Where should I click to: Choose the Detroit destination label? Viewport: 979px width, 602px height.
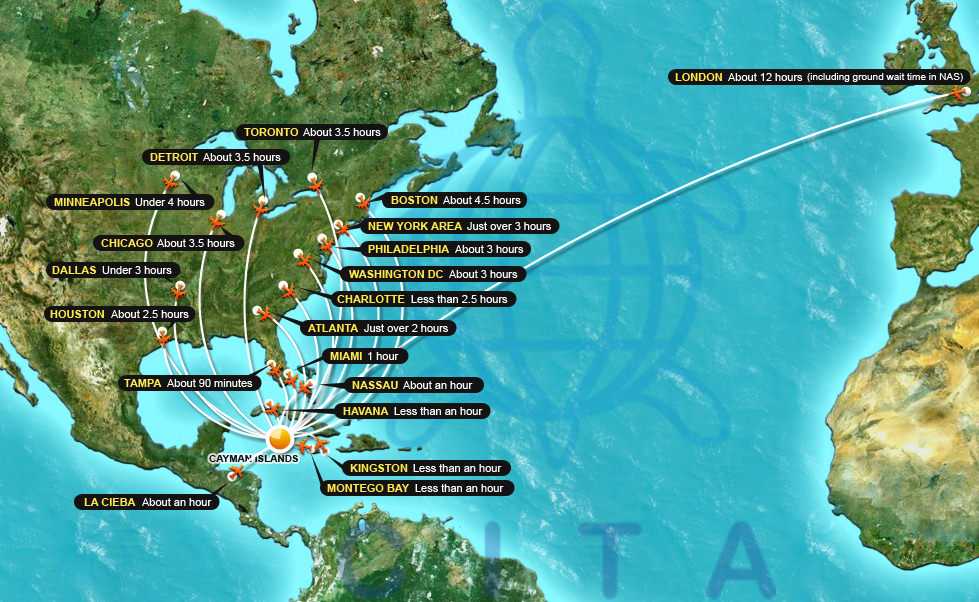[x=214, y=157]
